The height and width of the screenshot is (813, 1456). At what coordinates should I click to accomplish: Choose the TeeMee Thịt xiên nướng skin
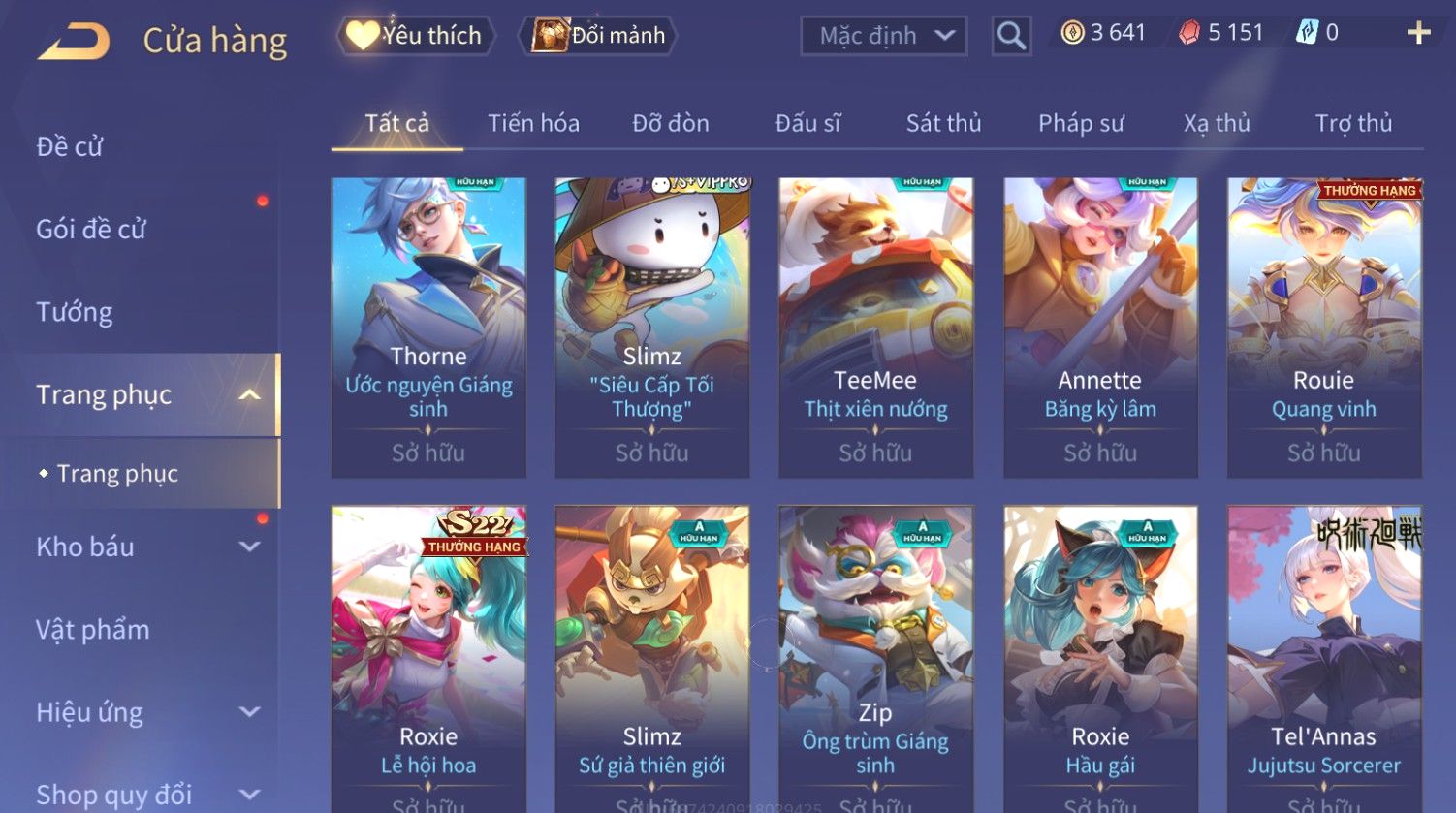coord(875,327)
